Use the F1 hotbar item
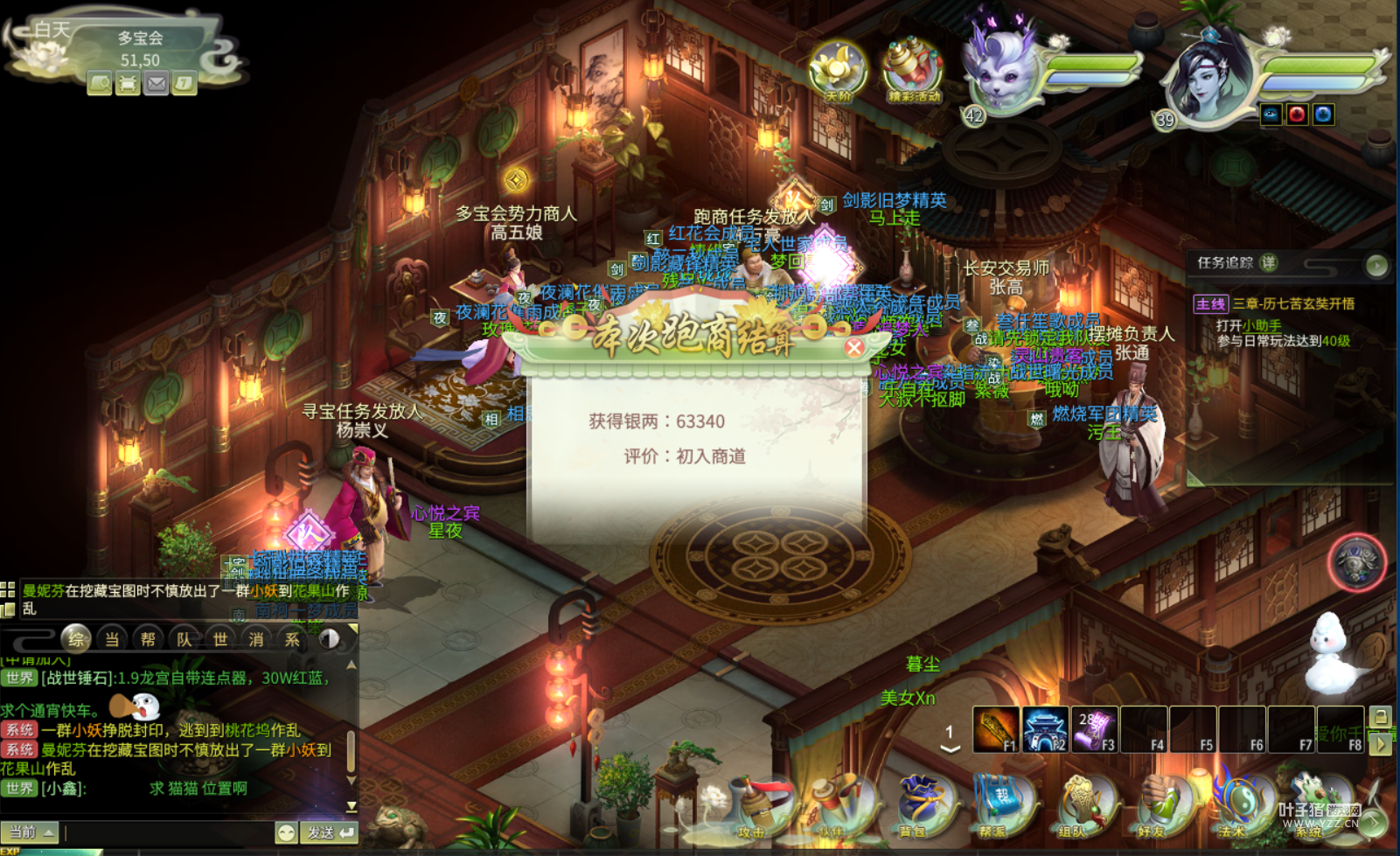 tap(996, 730)
